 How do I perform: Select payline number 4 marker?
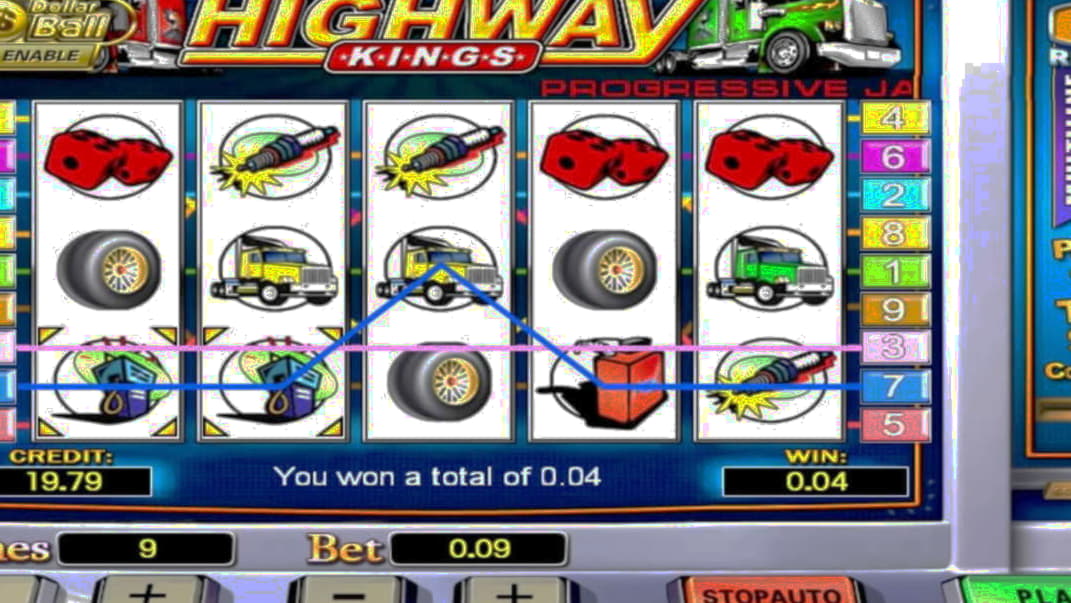point(894,118)
